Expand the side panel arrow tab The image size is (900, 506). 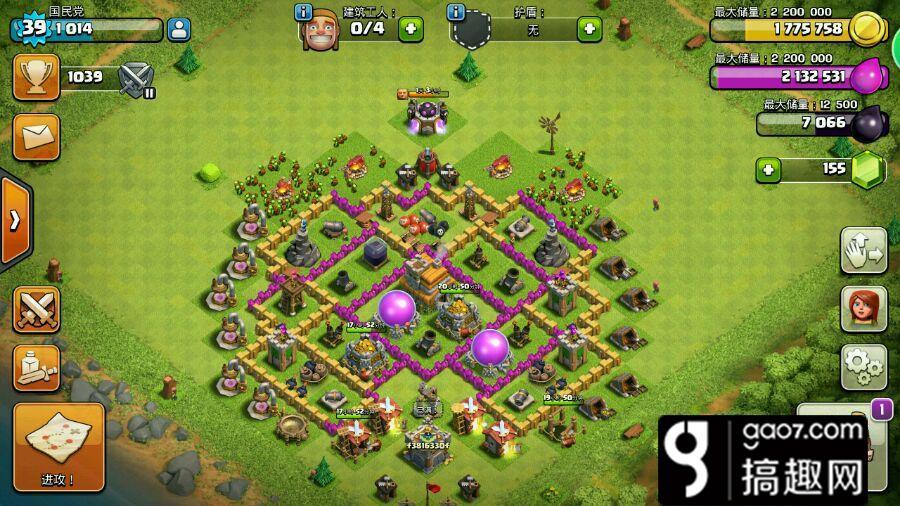(x=14, y=221)
